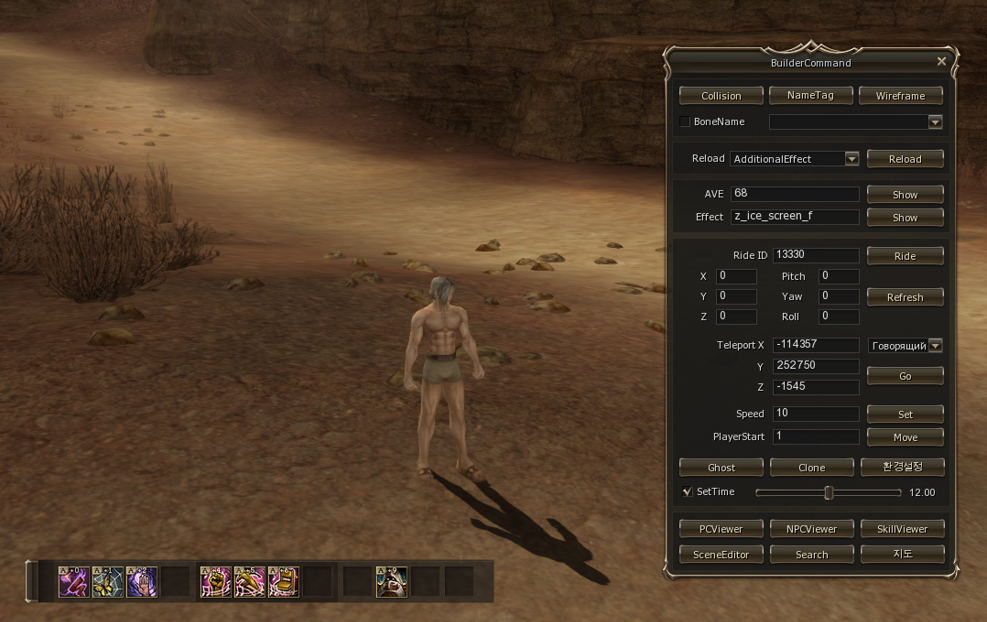Click the Reload button

pos(905,159)
